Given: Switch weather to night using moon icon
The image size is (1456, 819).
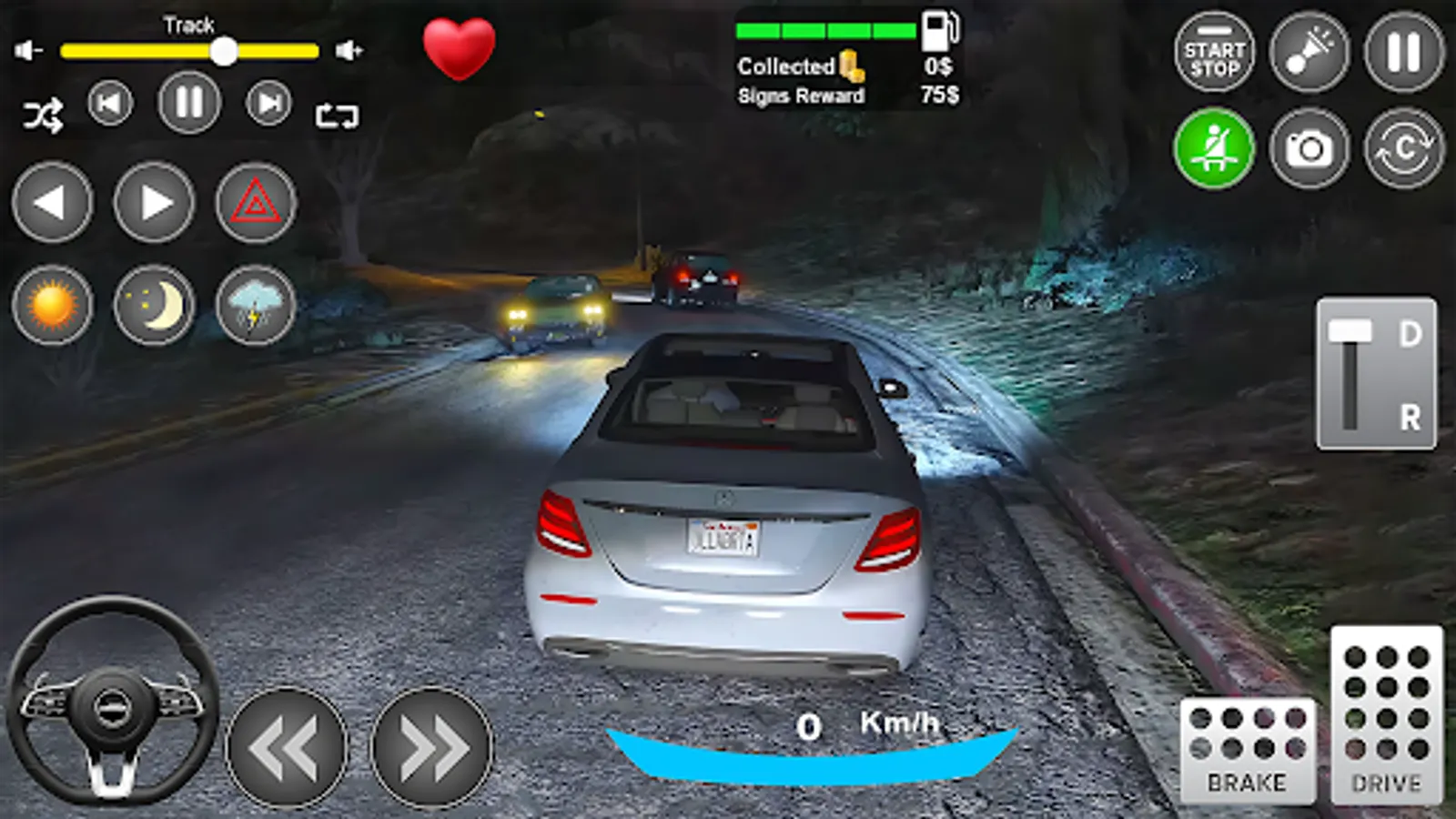Looking at the screenshot, I should 155,305.
